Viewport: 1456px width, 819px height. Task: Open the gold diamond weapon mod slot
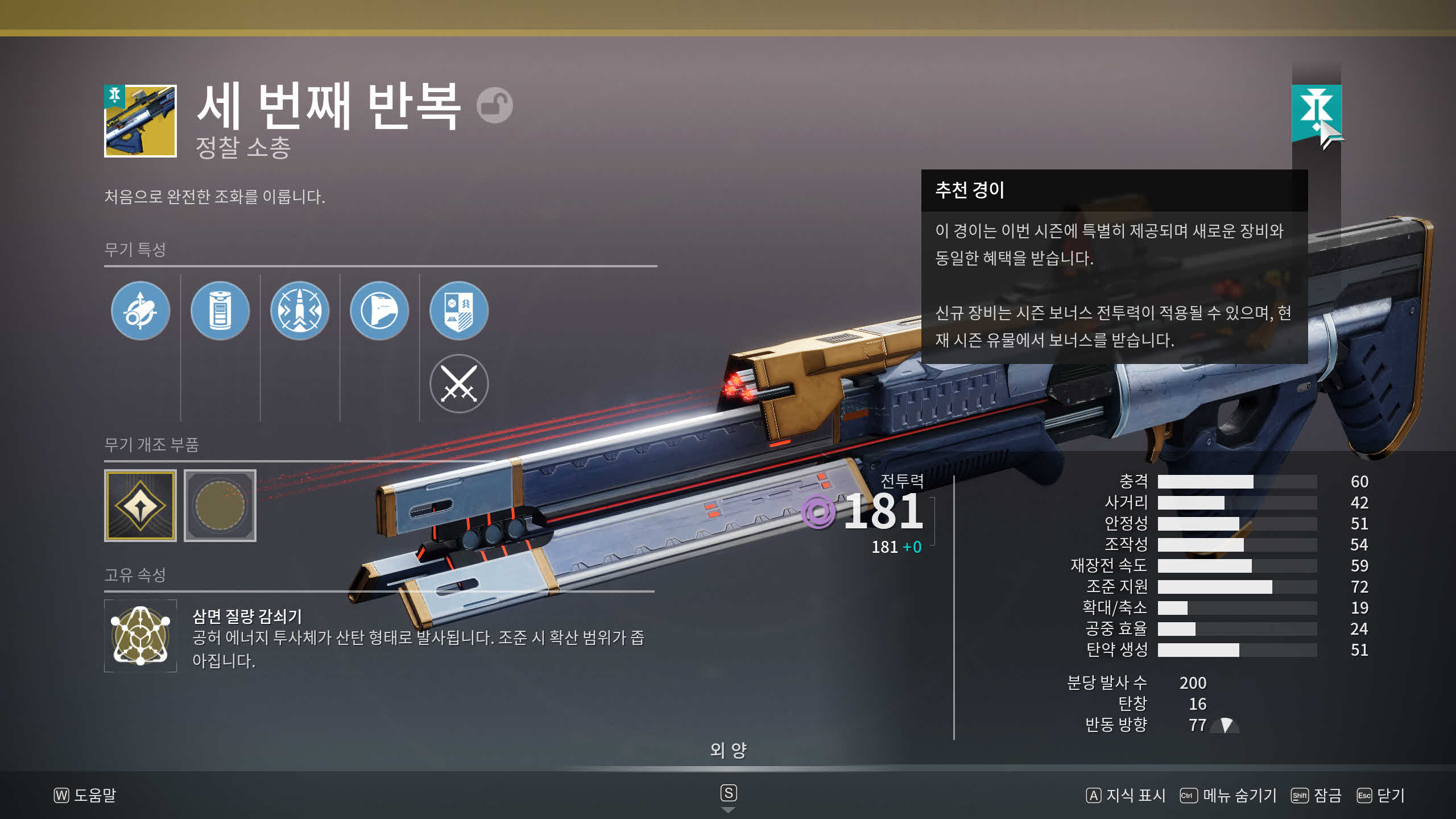point(140,505)
